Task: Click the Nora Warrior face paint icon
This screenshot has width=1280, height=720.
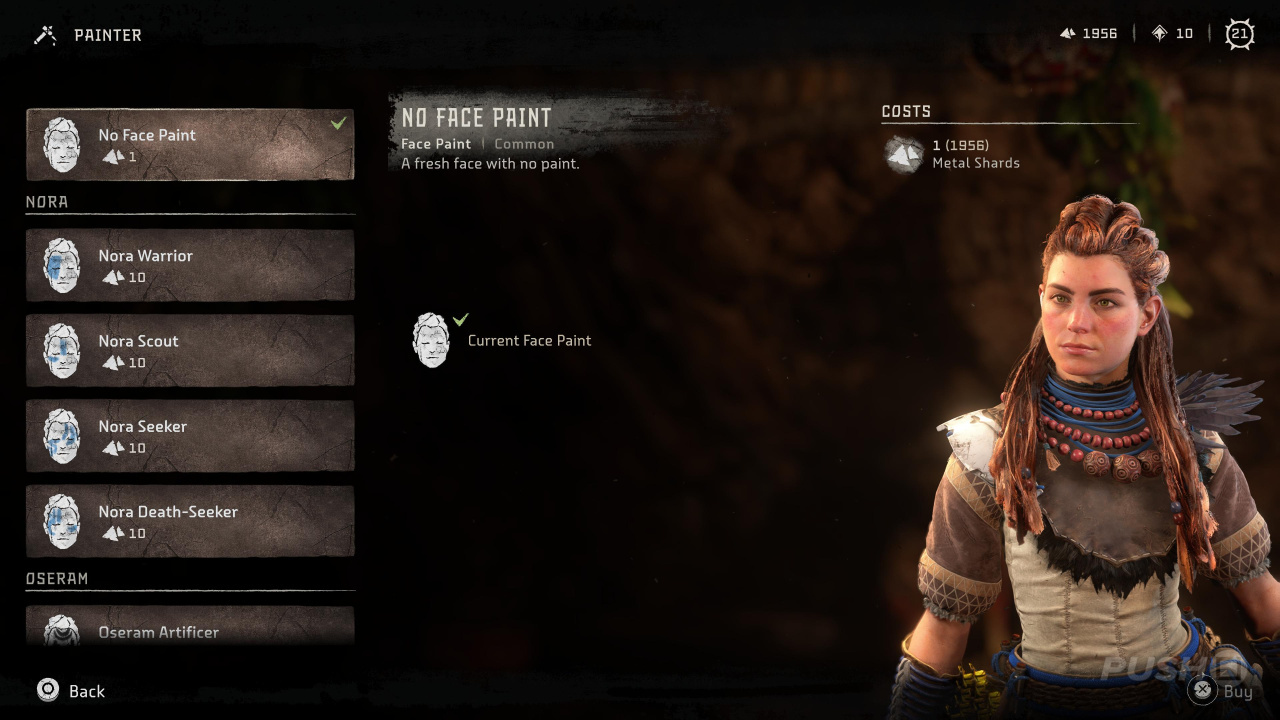Action: click(61, 265)
